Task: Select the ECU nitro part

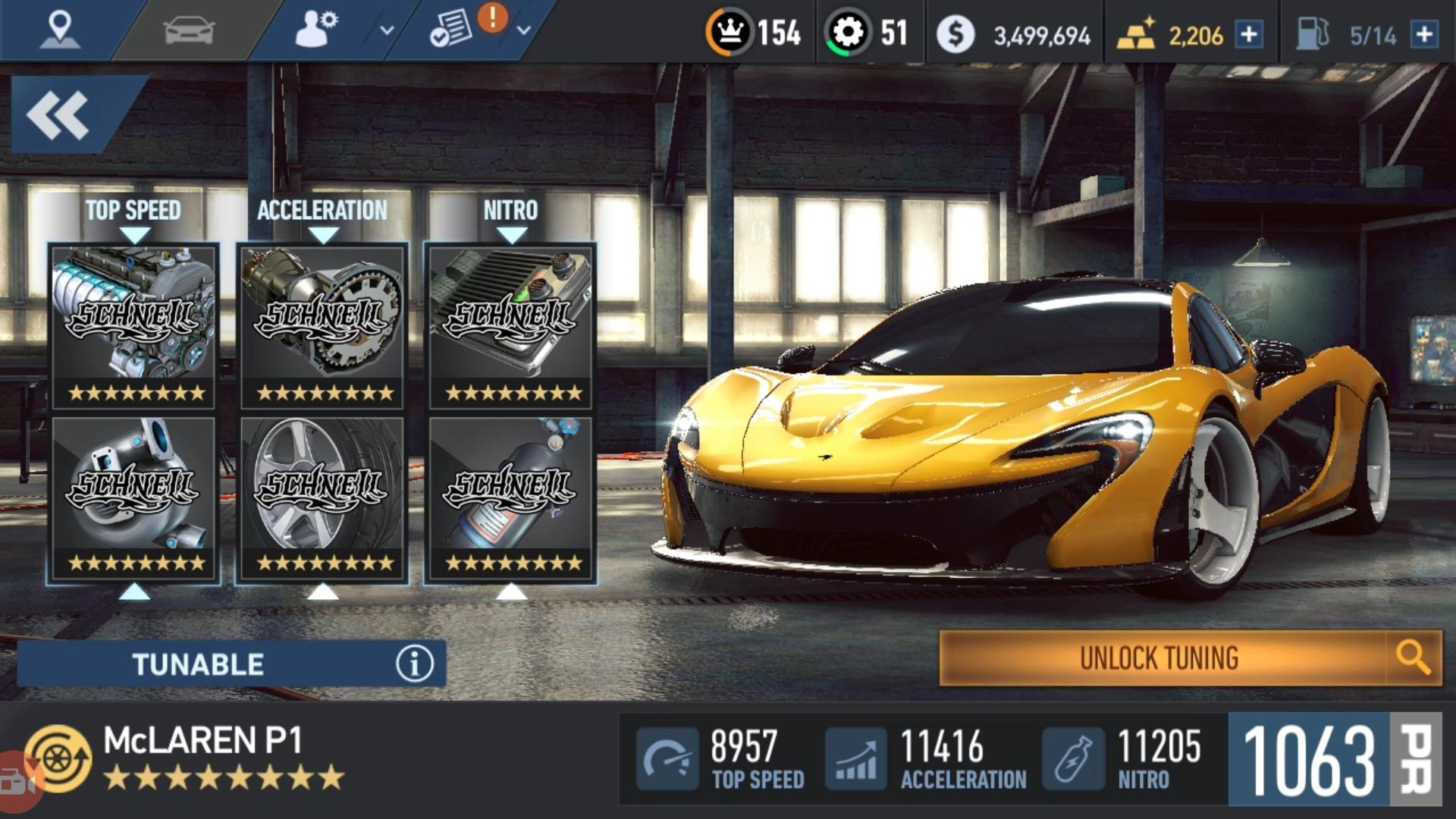Action: coord(510,326)
